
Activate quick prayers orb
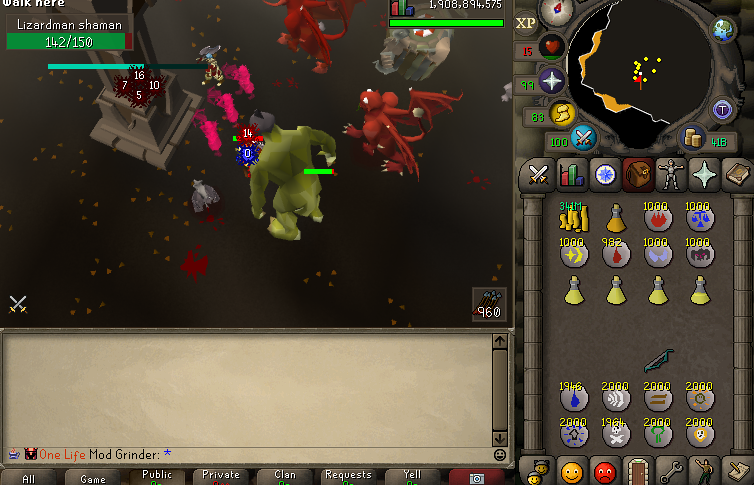551,81
